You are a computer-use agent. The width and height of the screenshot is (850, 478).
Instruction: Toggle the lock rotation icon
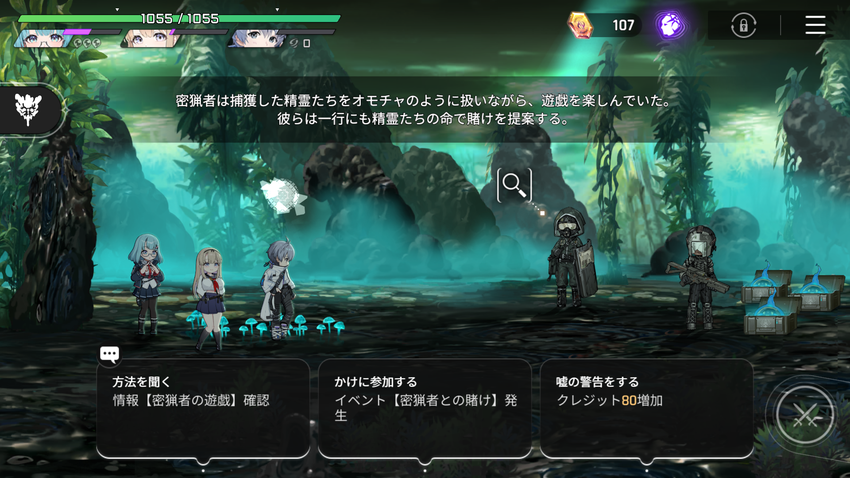click(743, 25)
